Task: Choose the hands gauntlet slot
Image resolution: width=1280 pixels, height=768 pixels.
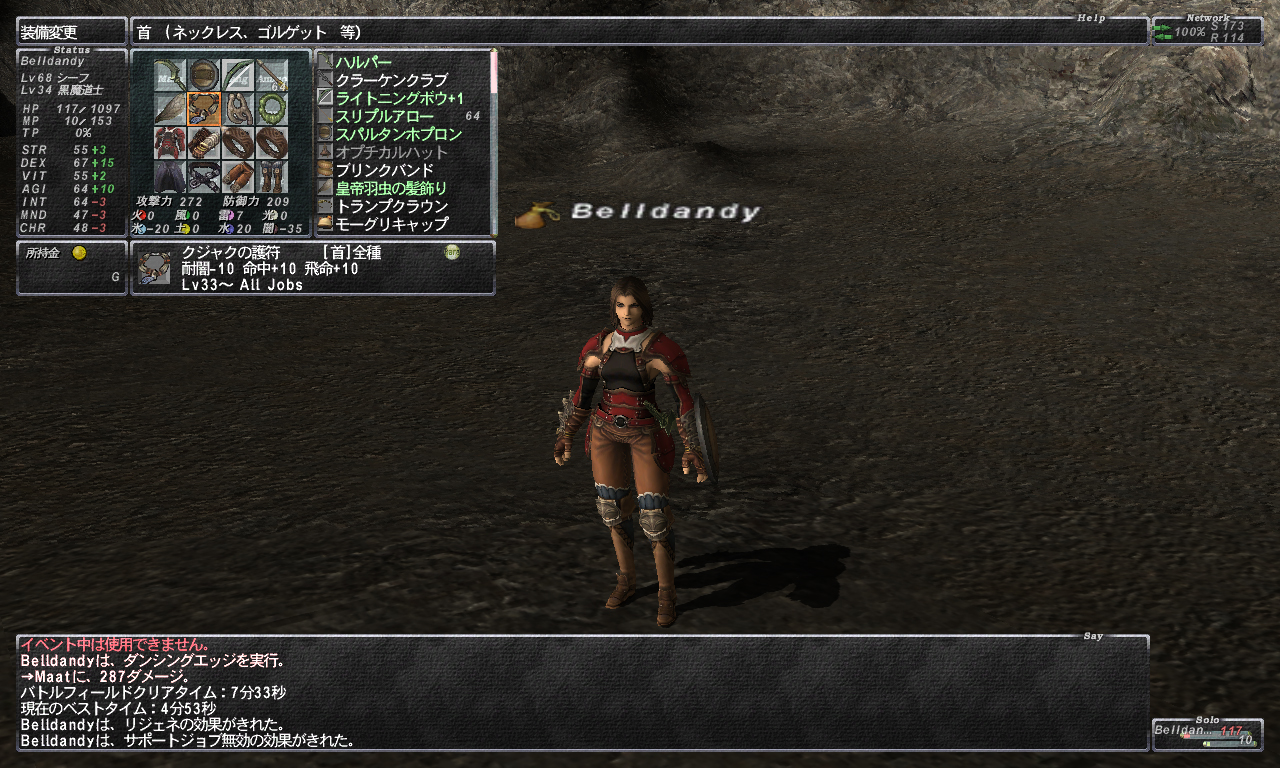Action: pyautogui.click(x=204, y=142)
